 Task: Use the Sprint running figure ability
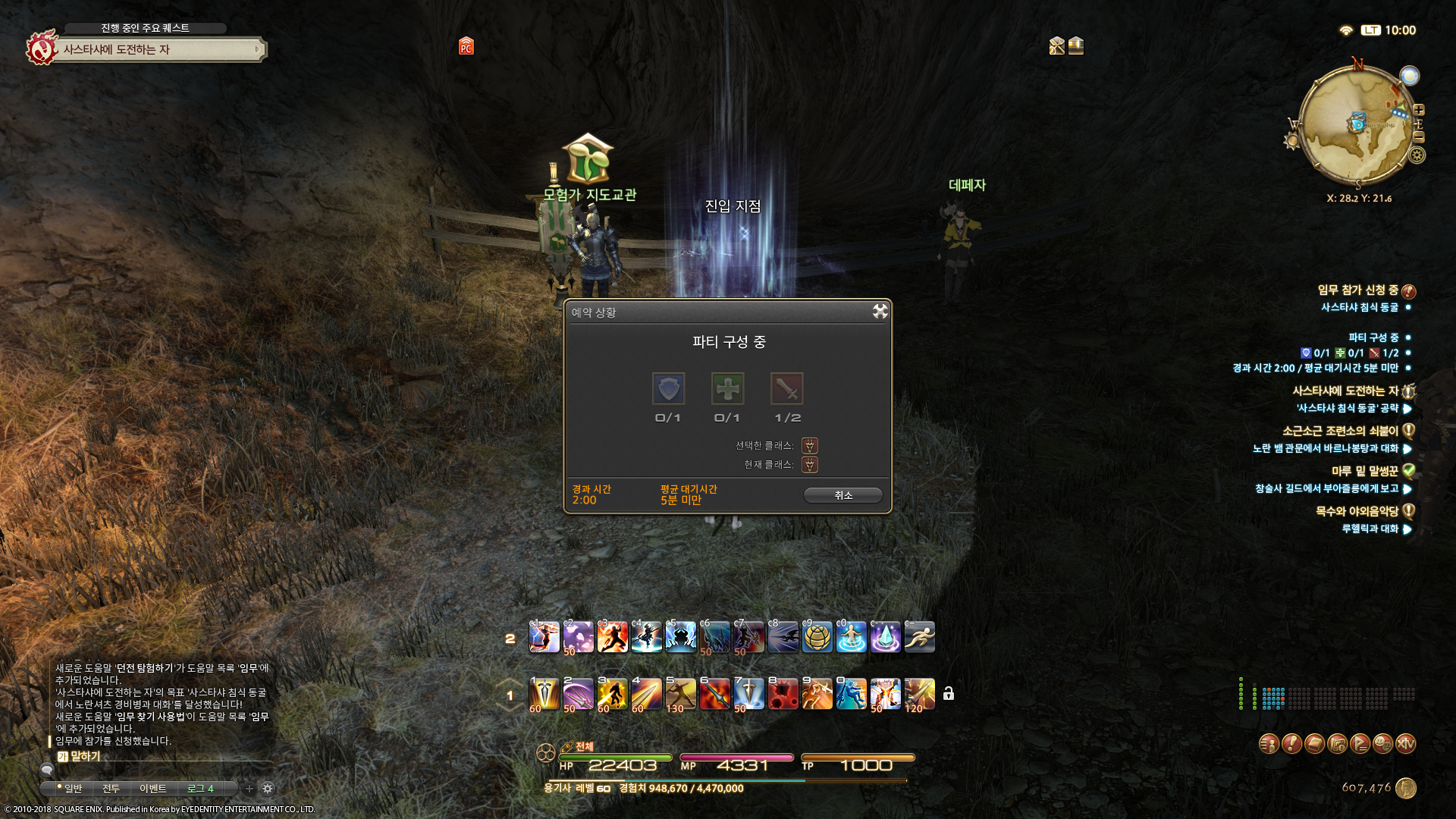[x=919, y=637]
